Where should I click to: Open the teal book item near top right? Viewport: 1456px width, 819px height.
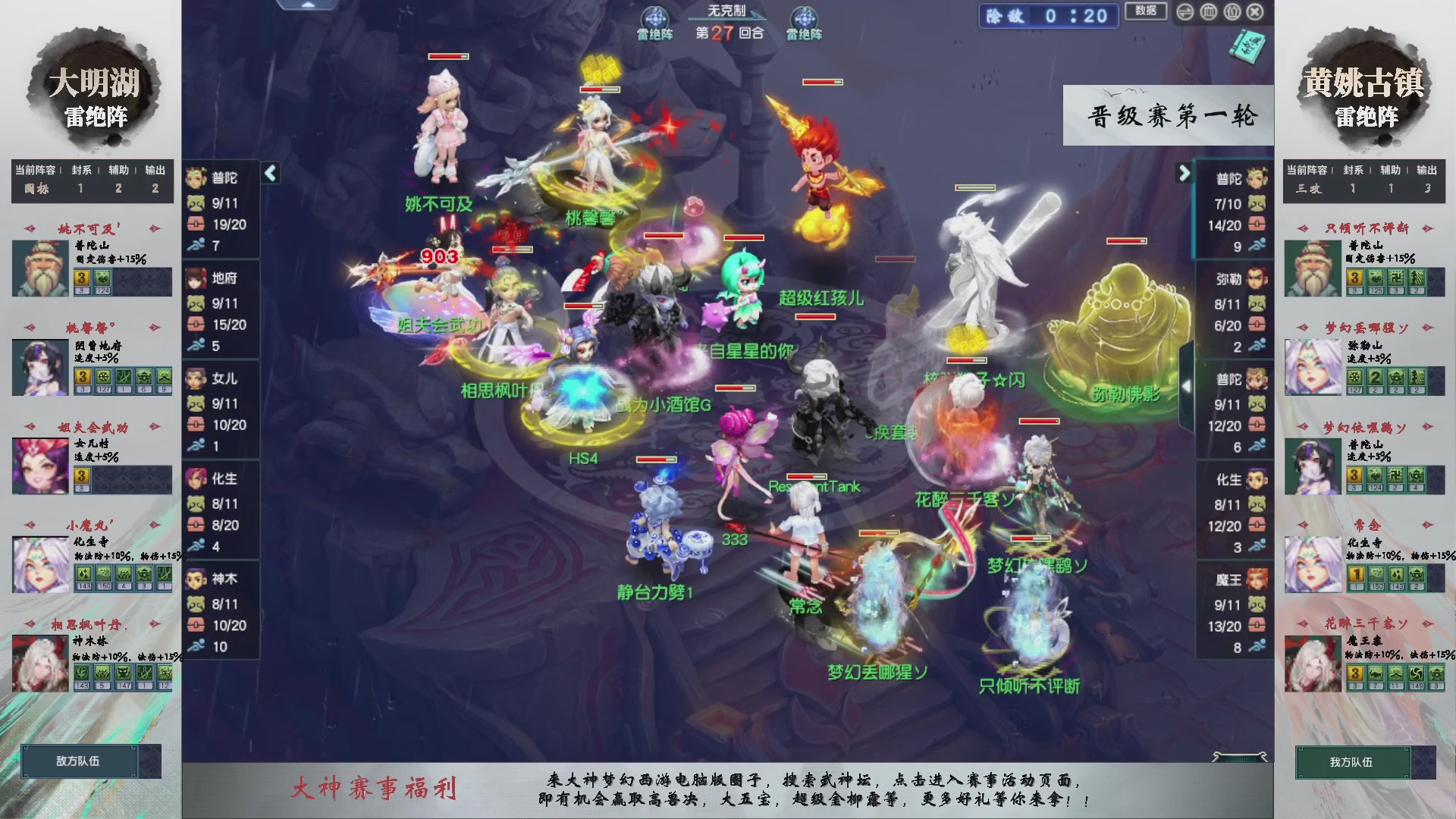pyautogui.click(x=1247, y=47)
